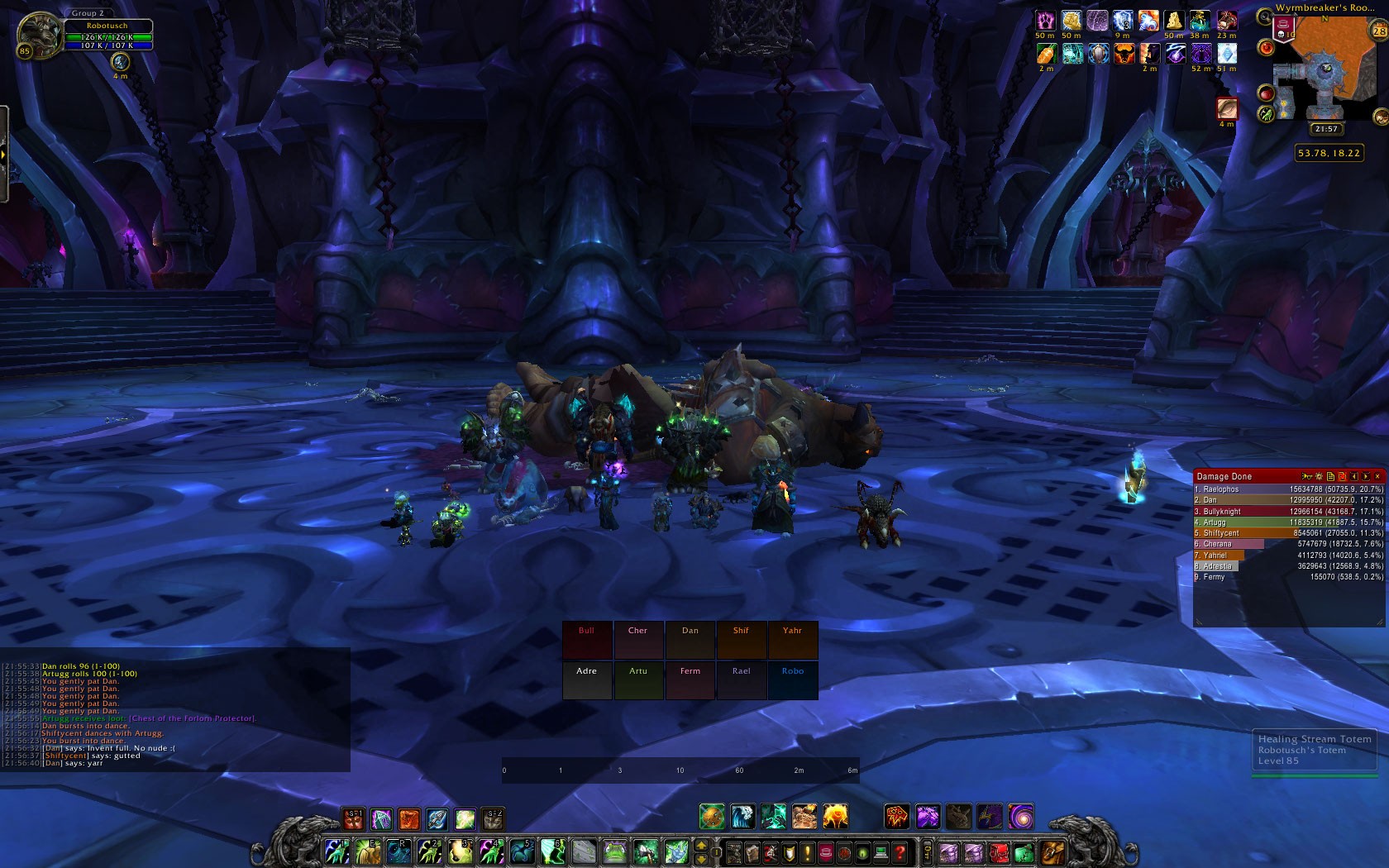Screen dimensions: 1389x868
Task: Open the backpack bag slot
Action: (x=1052, y=851)
